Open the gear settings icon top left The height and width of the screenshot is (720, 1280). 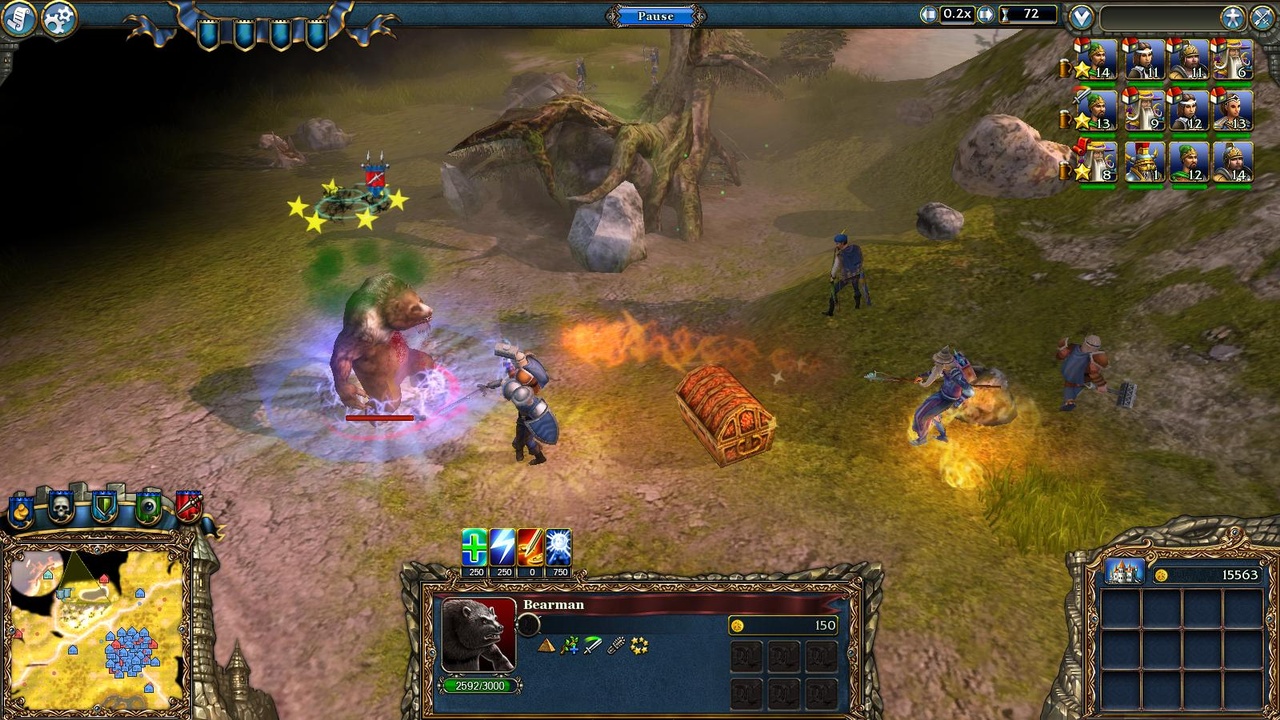coord(57,17)
